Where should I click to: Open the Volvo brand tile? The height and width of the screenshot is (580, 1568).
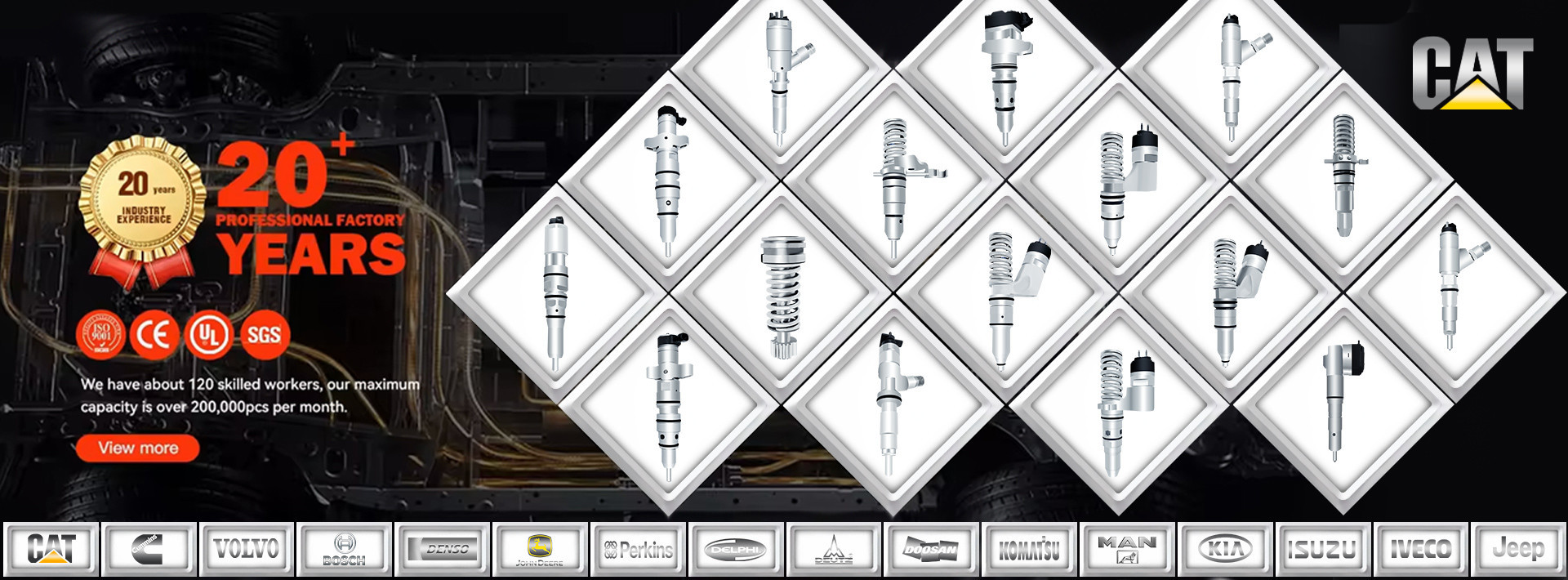click(246, 549)
